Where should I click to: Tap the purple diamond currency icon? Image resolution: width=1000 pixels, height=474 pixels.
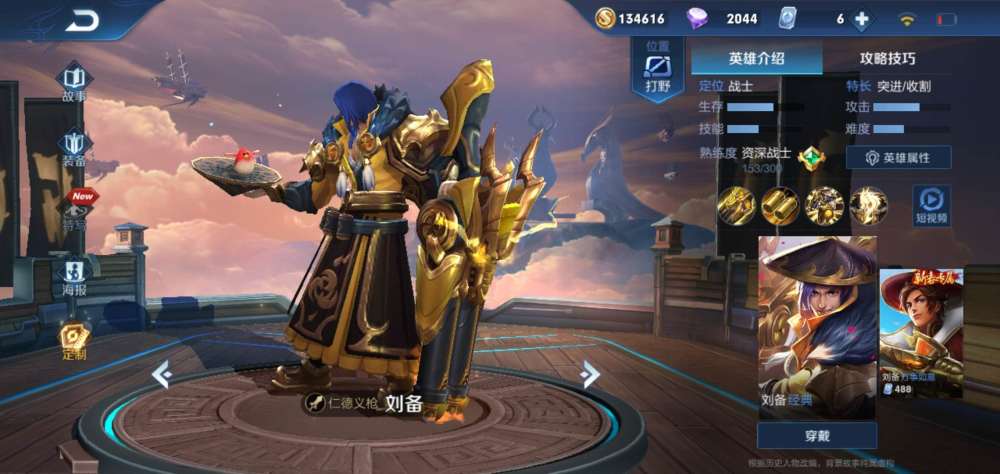click(x=698, y=18)
